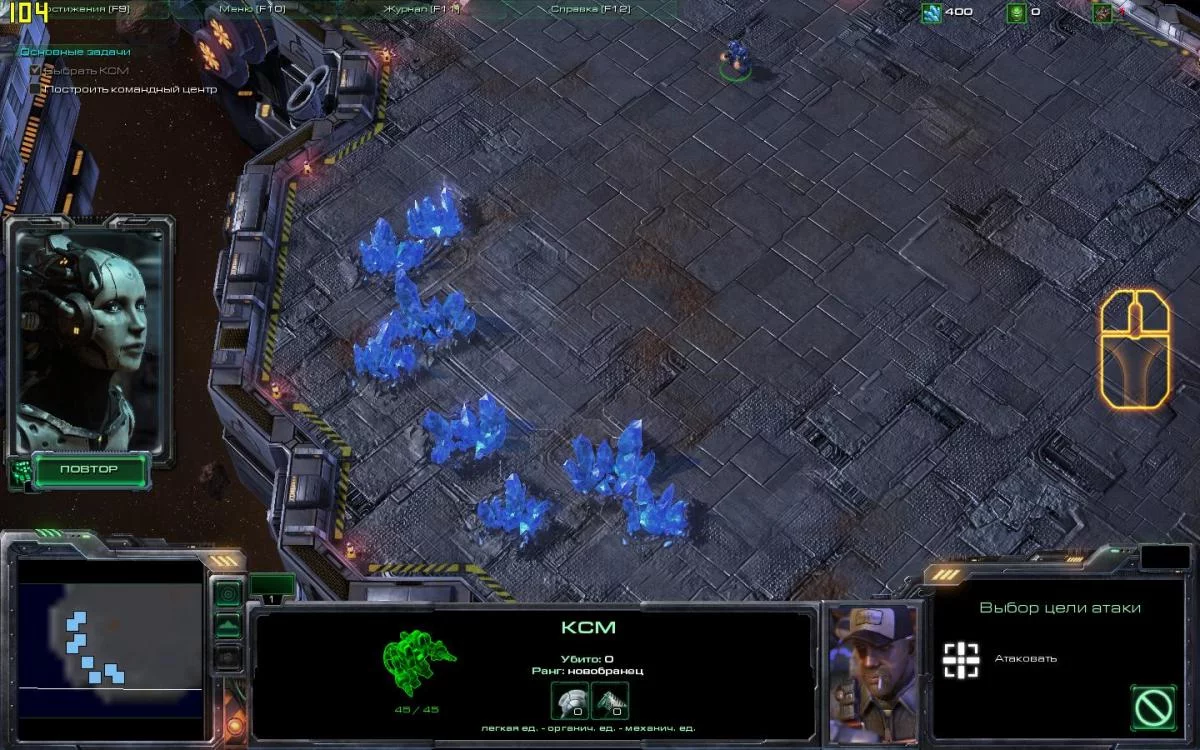Click the vespene gas resource icon

(x=1016, y=12)
